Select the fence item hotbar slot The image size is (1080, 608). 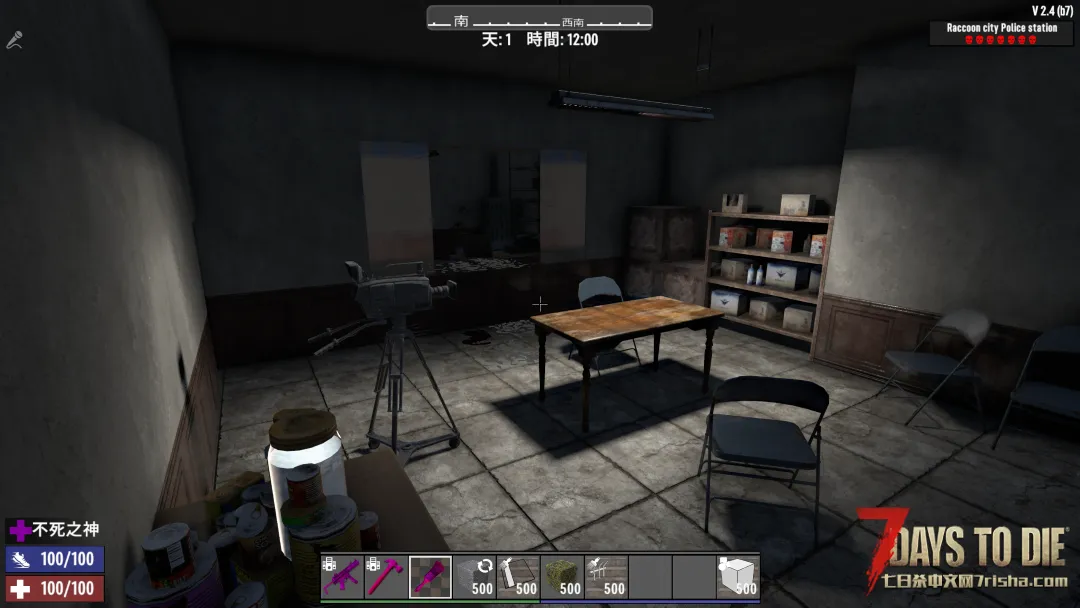pyautogui.click(x=606, y=577)
